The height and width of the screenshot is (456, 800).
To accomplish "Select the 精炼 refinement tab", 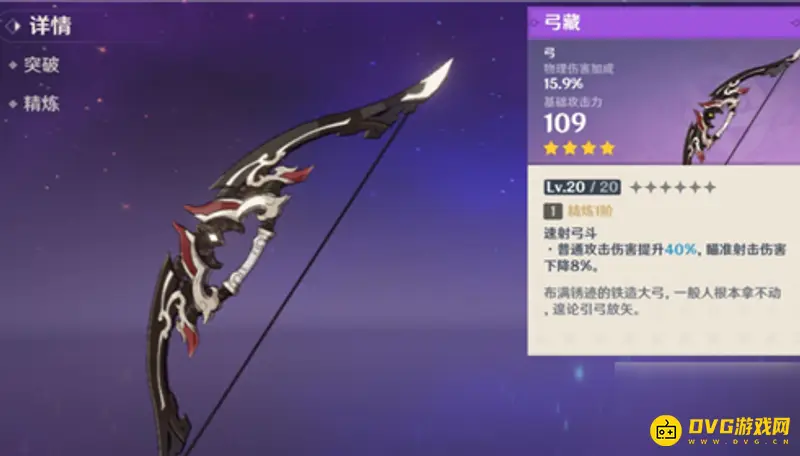I will coord(43,103).
